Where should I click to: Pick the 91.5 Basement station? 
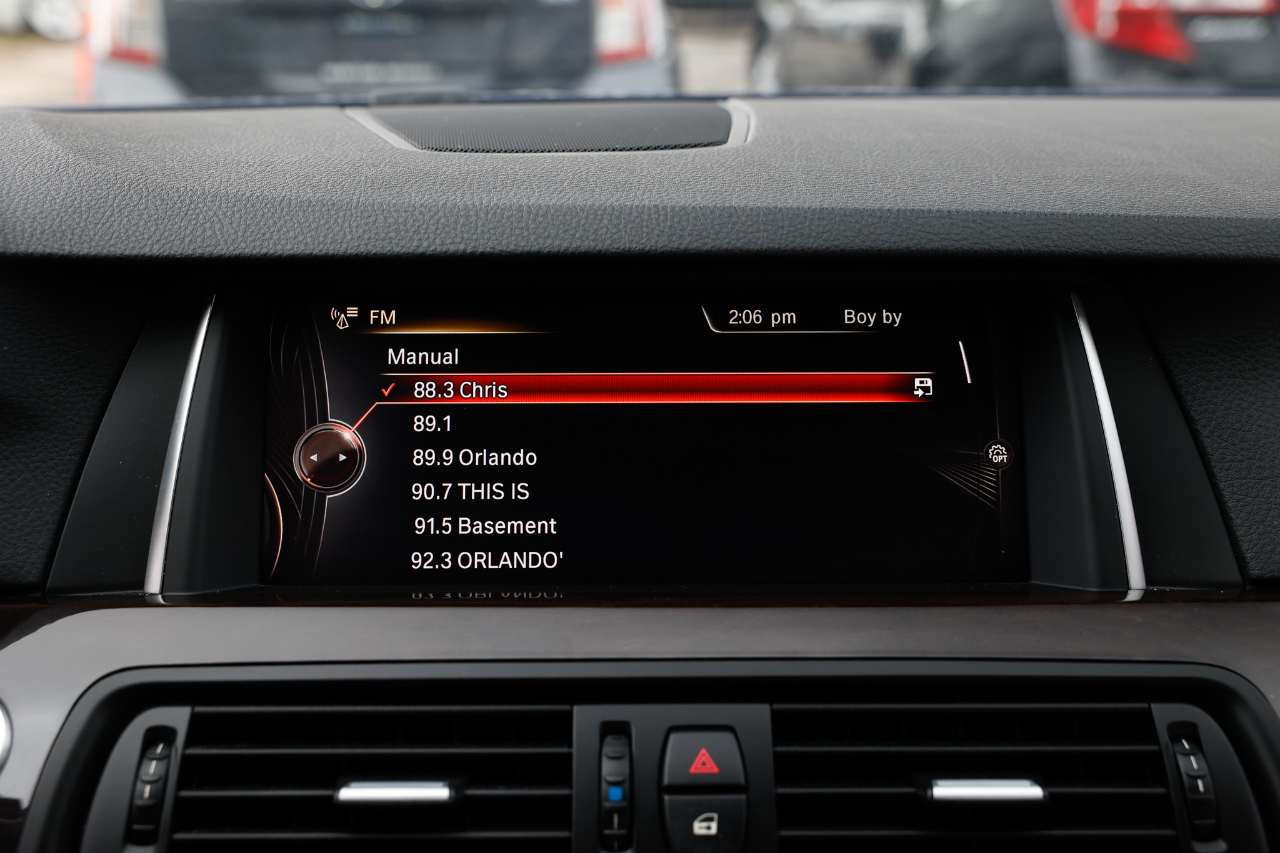[x=485, y=526]
